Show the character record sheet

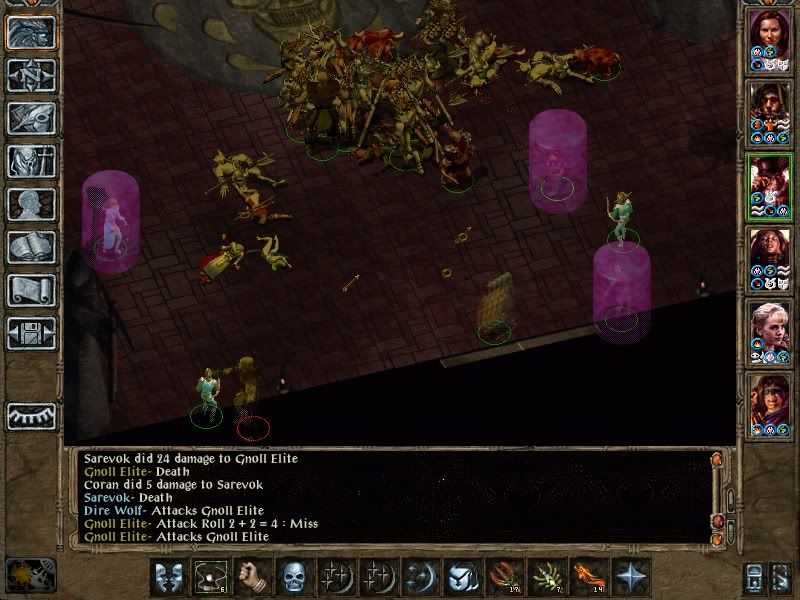point(31,204)
